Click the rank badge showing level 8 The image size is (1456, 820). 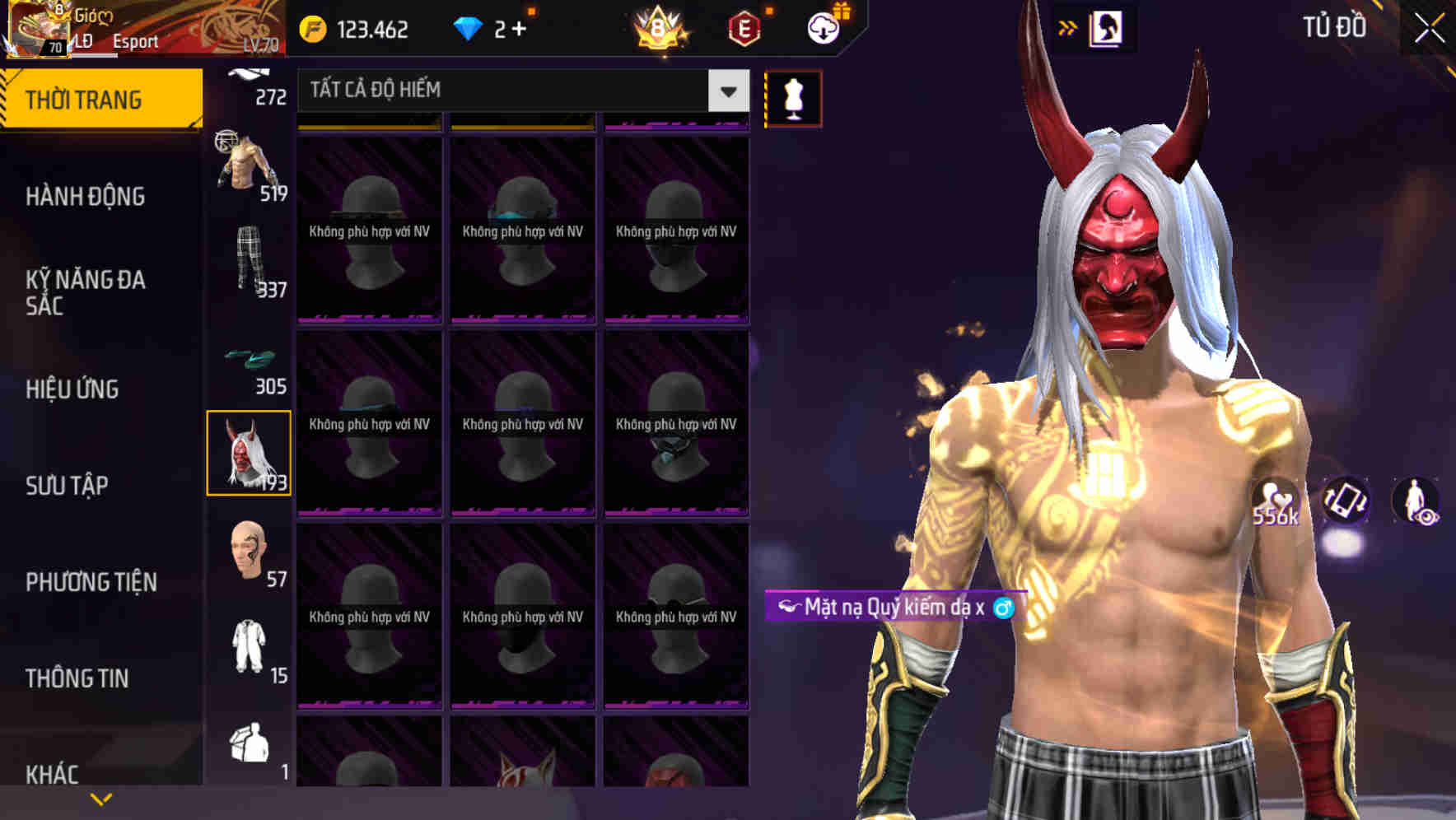(x=656, y=27)
